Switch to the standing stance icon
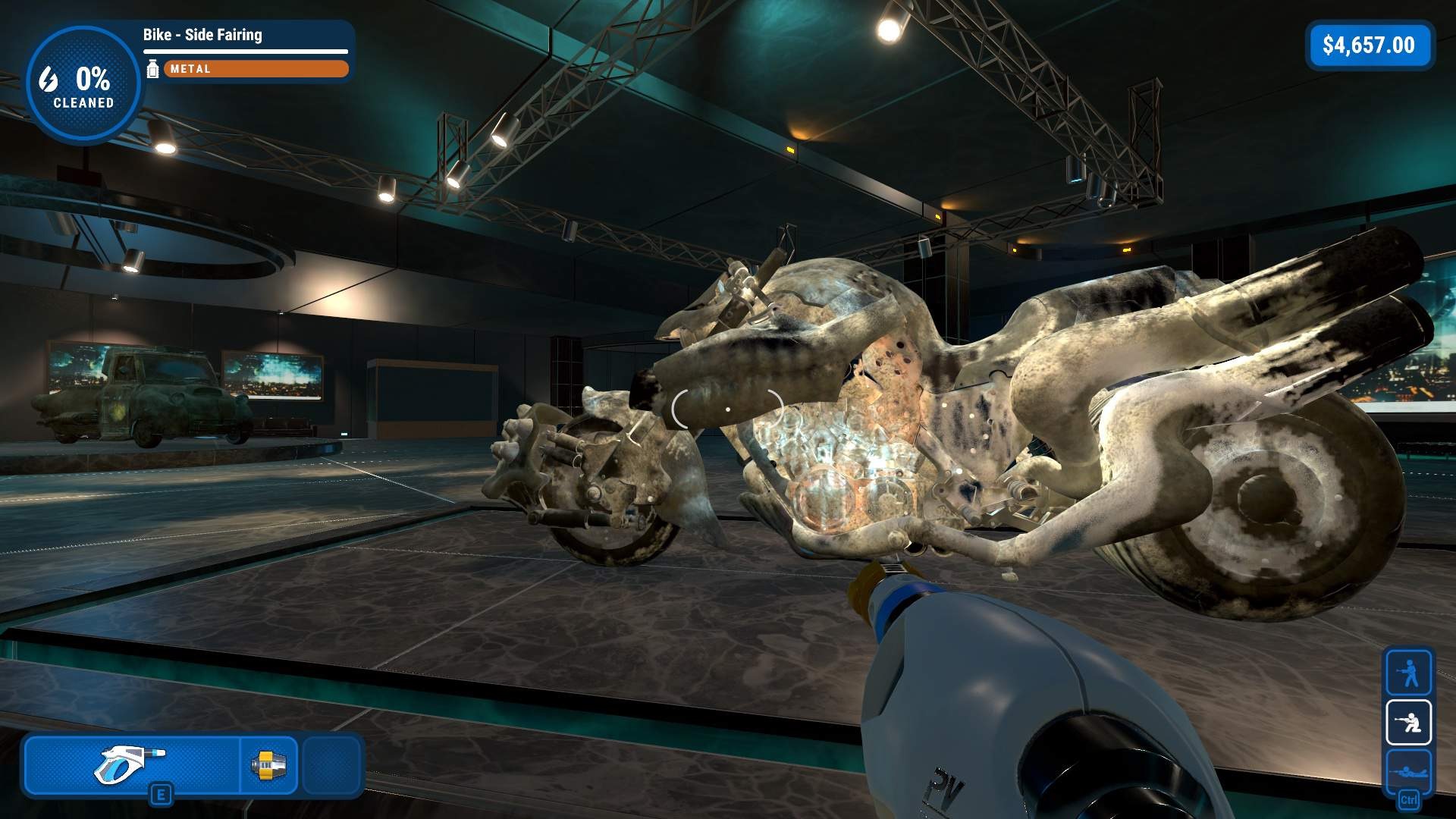 point(1408,672)
